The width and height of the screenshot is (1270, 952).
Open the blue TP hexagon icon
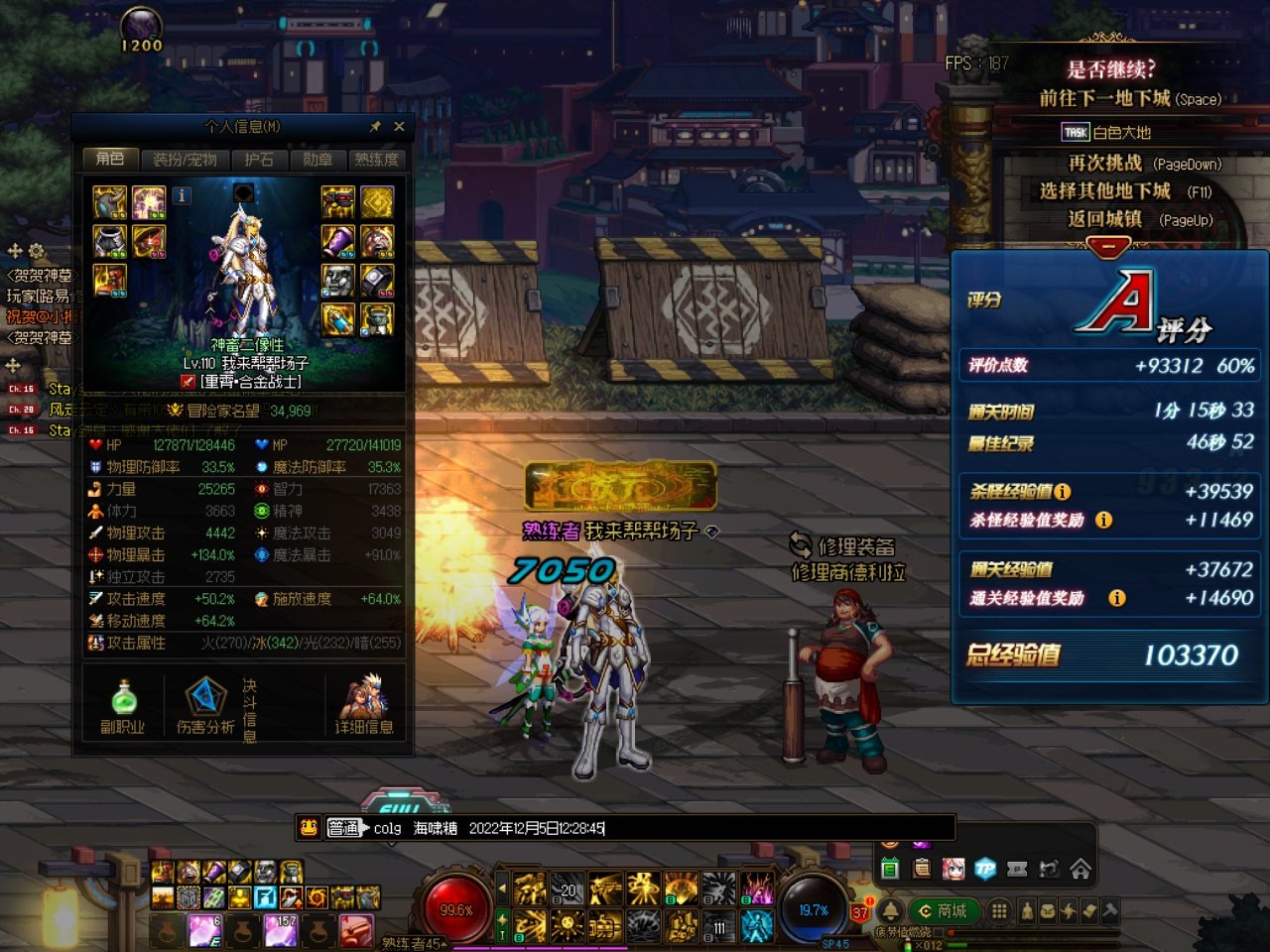(985, 870)
